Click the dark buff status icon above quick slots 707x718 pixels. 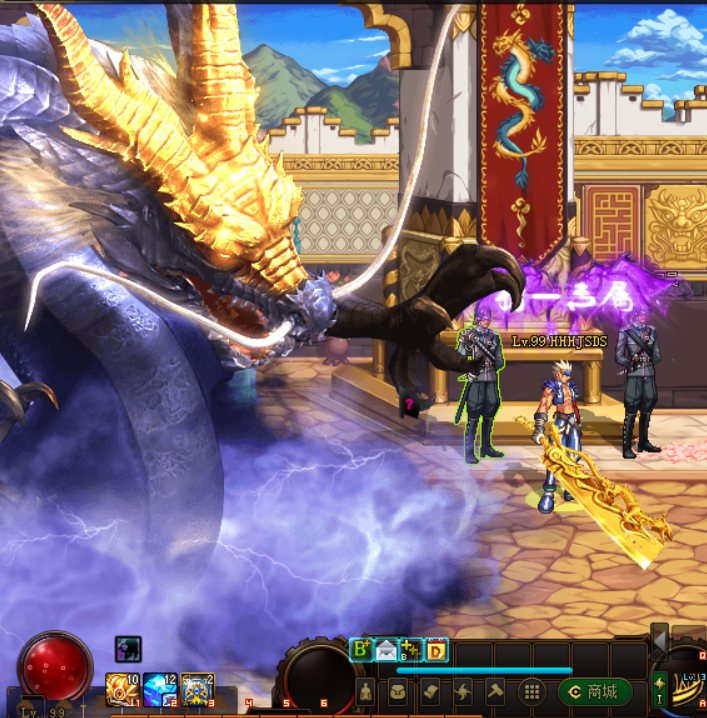(128, 649)
